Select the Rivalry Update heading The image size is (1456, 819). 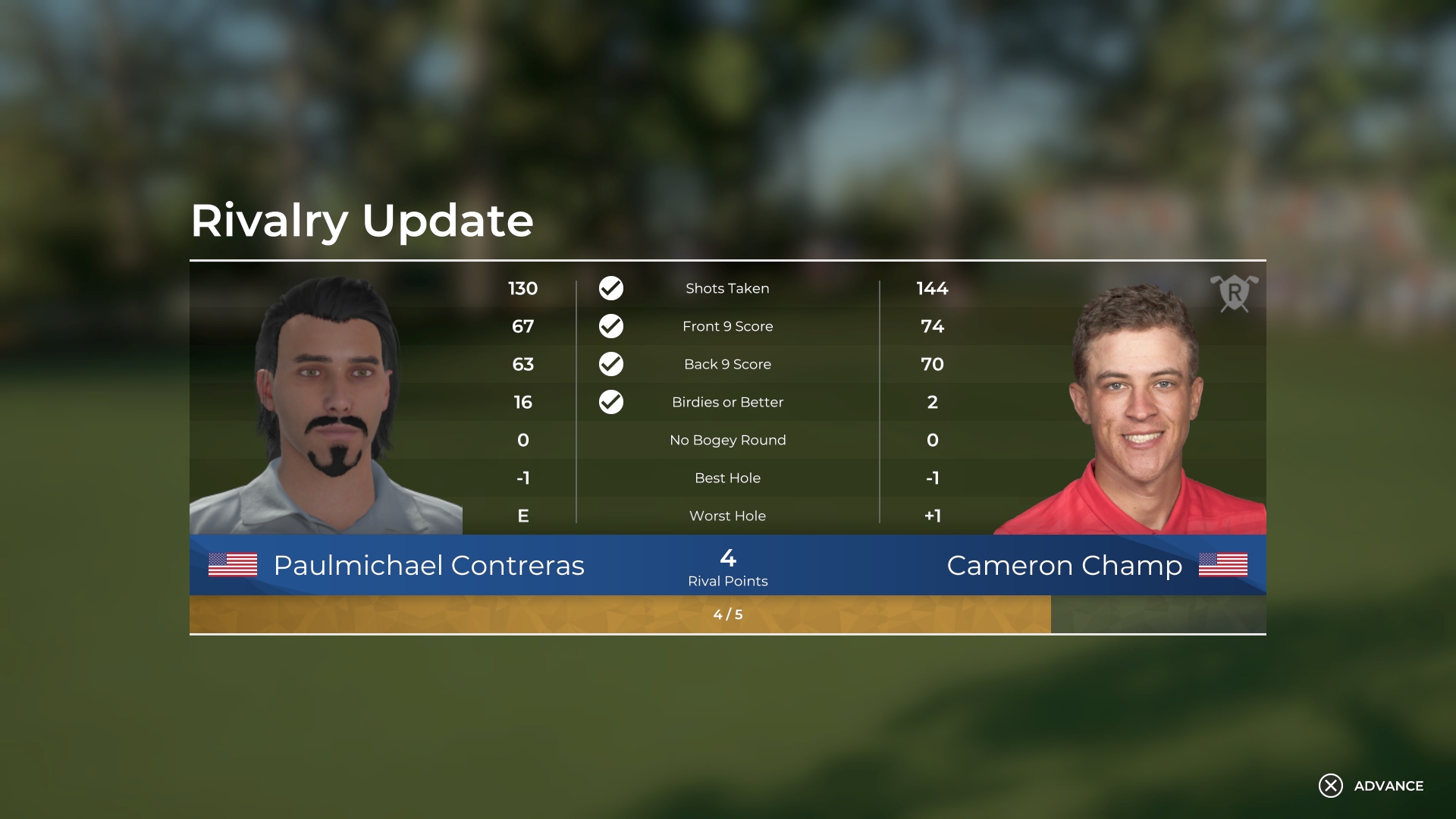click(x=362, y=221)
